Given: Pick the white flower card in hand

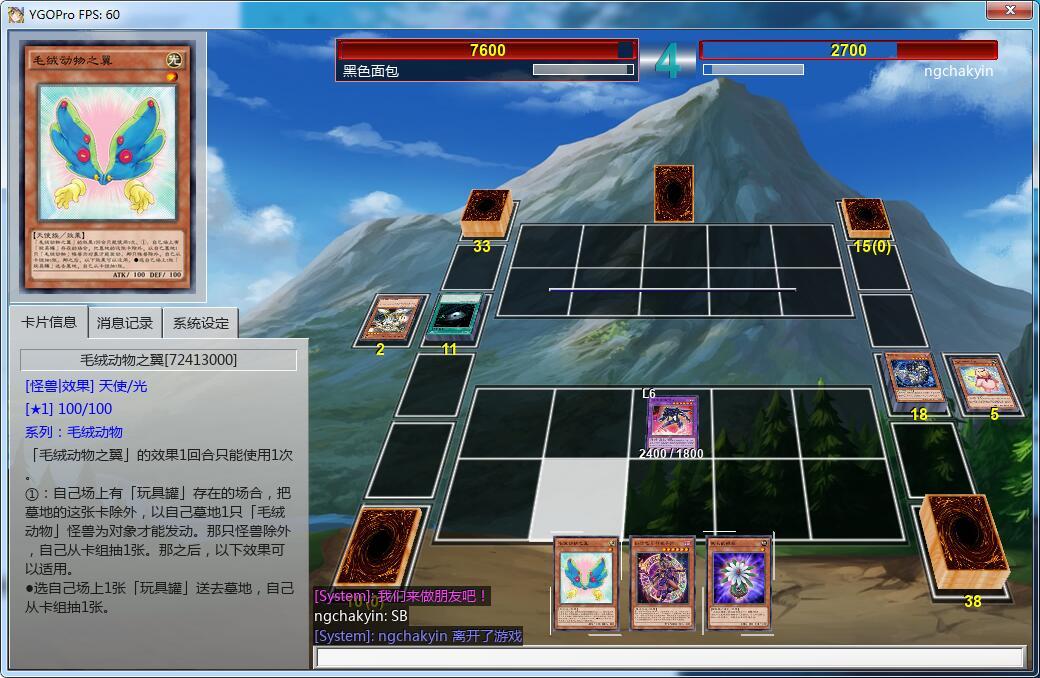Looking at the screenshot, I should tap(739, 582).
